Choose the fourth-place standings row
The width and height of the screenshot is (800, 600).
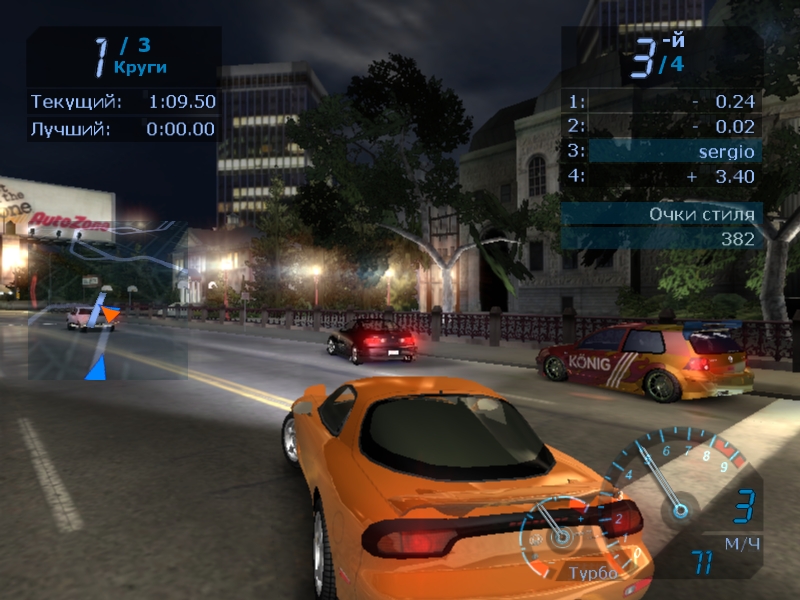coord(662,176)
